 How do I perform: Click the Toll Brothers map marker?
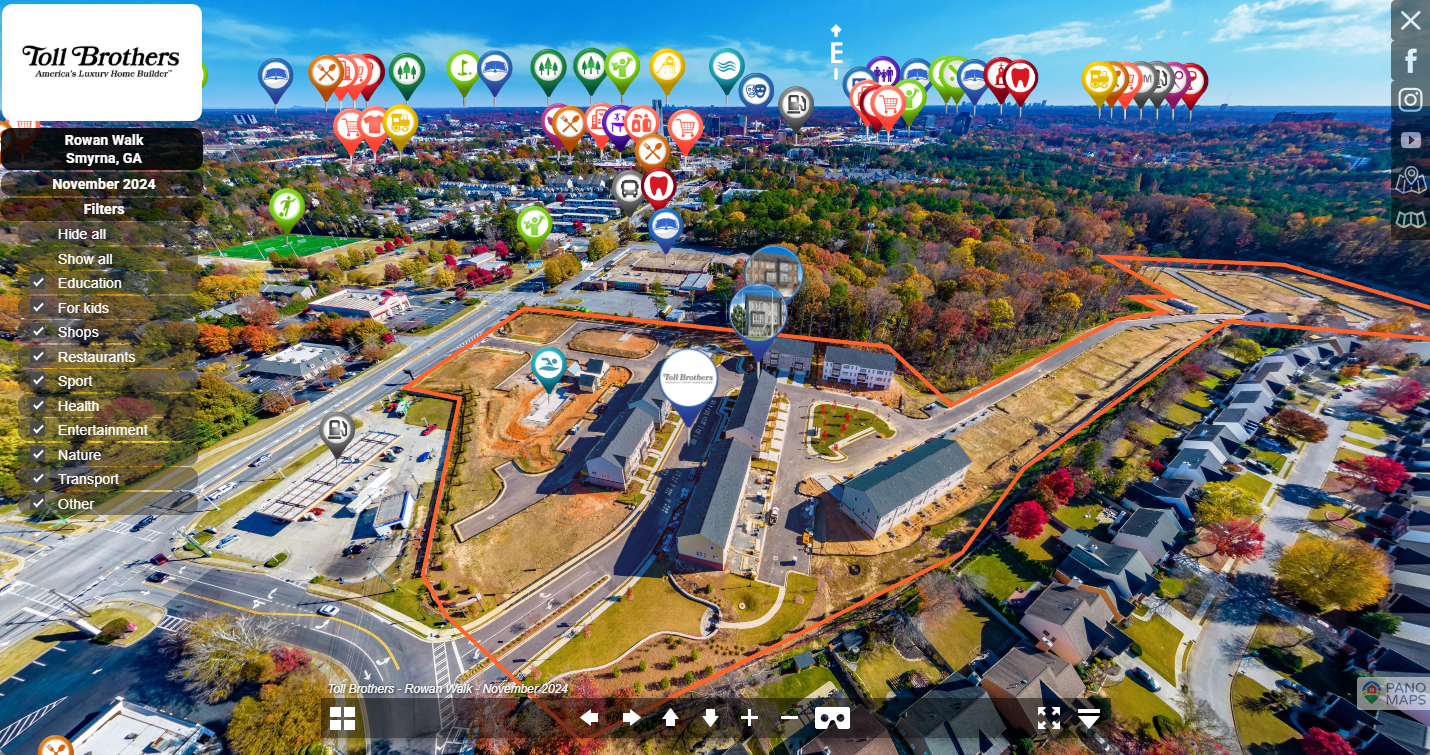[x=689, y=379]
